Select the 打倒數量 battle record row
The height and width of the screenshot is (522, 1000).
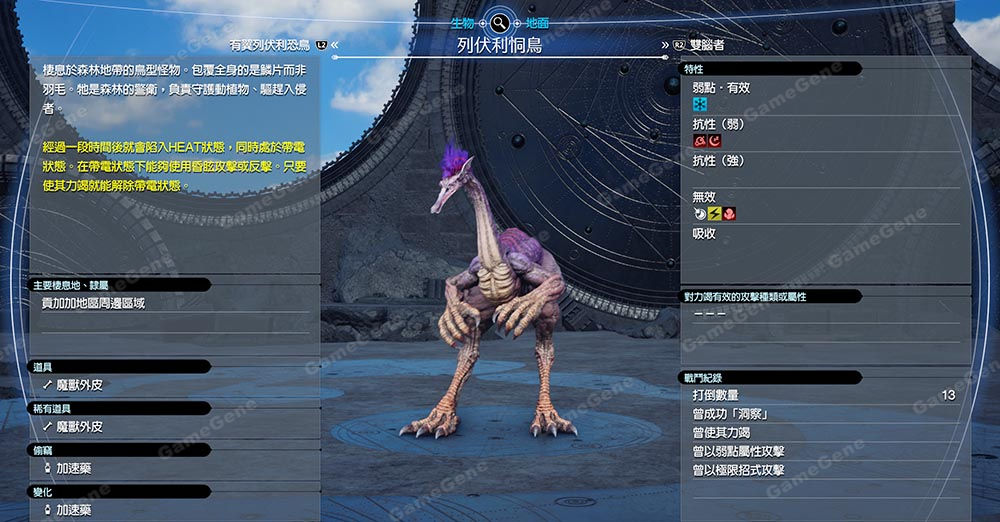click(x=823, y=396)
